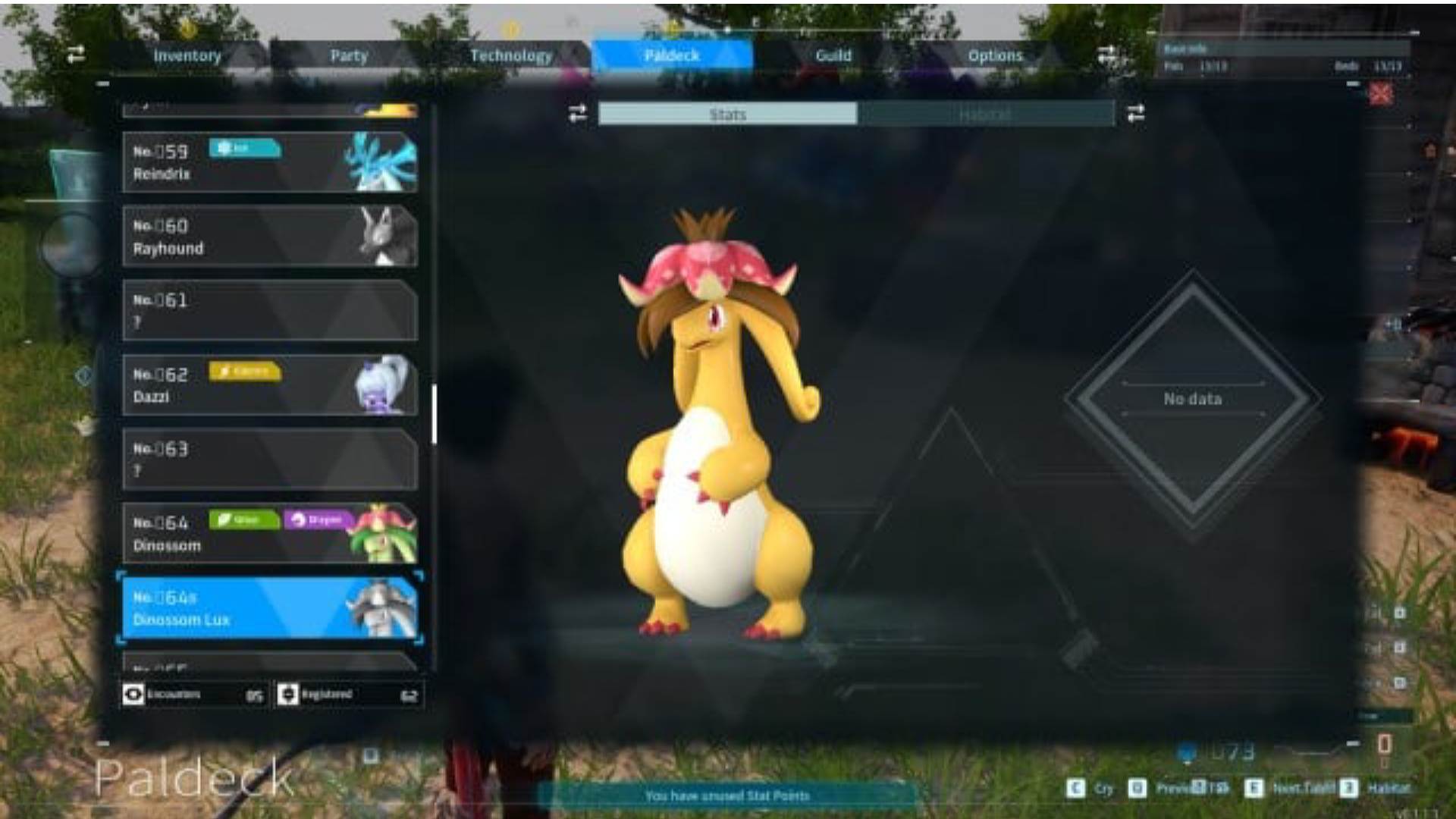Click the swap arrows icon right of Habitat
1456x819 pixels.
pyautogui.click(x=1135, y=114)
